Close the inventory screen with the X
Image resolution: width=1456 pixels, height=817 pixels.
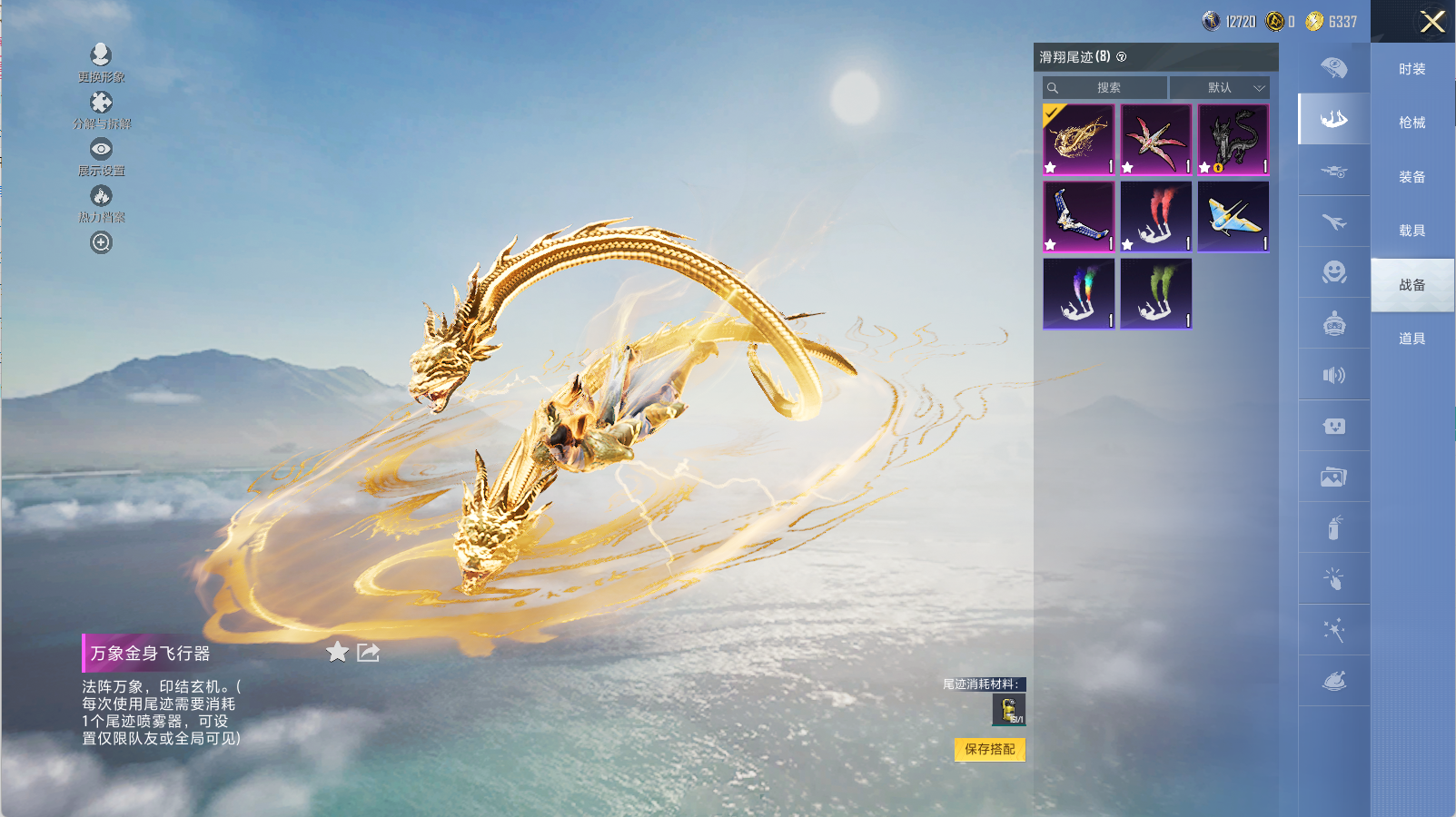(1432, 22)
